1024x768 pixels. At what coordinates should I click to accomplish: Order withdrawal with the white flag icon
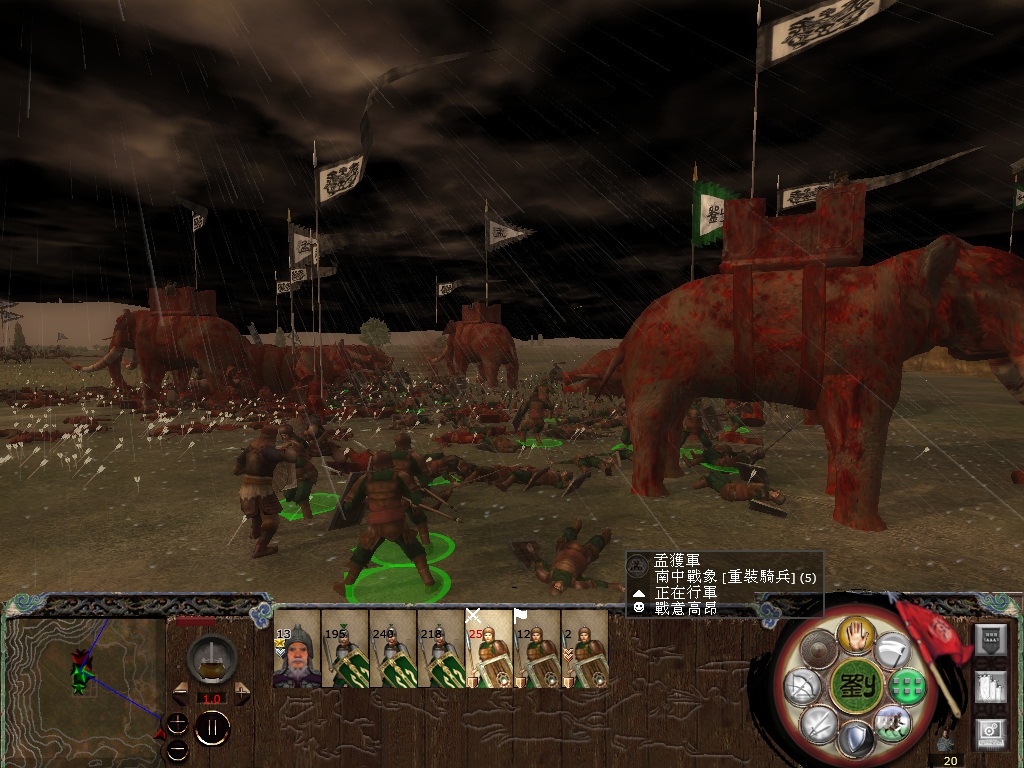click(891, 651)
